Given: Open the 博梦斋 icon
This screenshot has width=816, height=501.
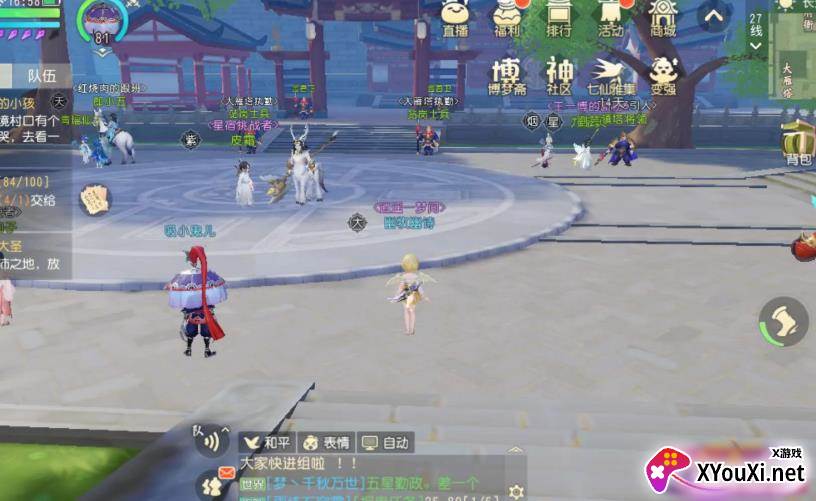Looking at the screenshot, I should click(506, 75).
